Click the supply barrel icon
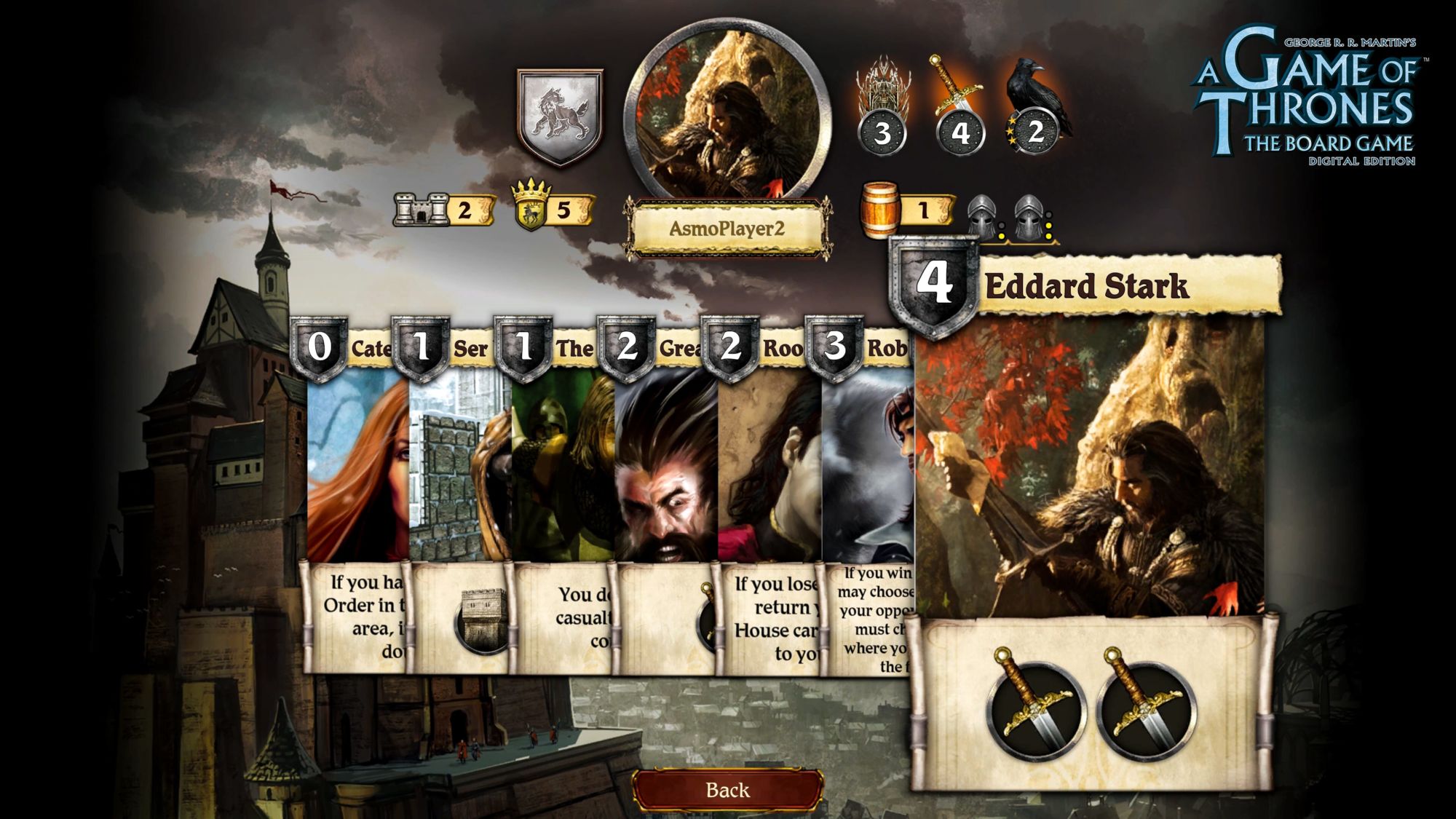The width and height of the screenshot is (1456, 819). [x=879, y=210]
